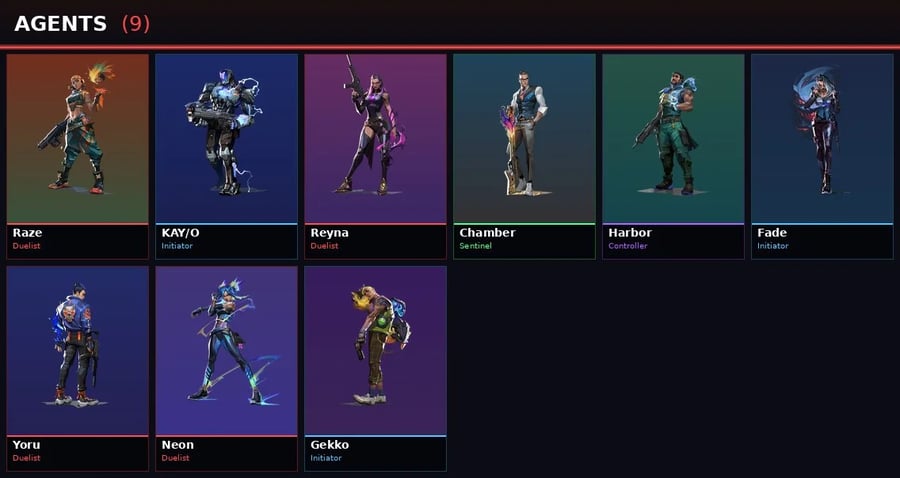
Task: Select the Raze agent card
Action: 78,156
